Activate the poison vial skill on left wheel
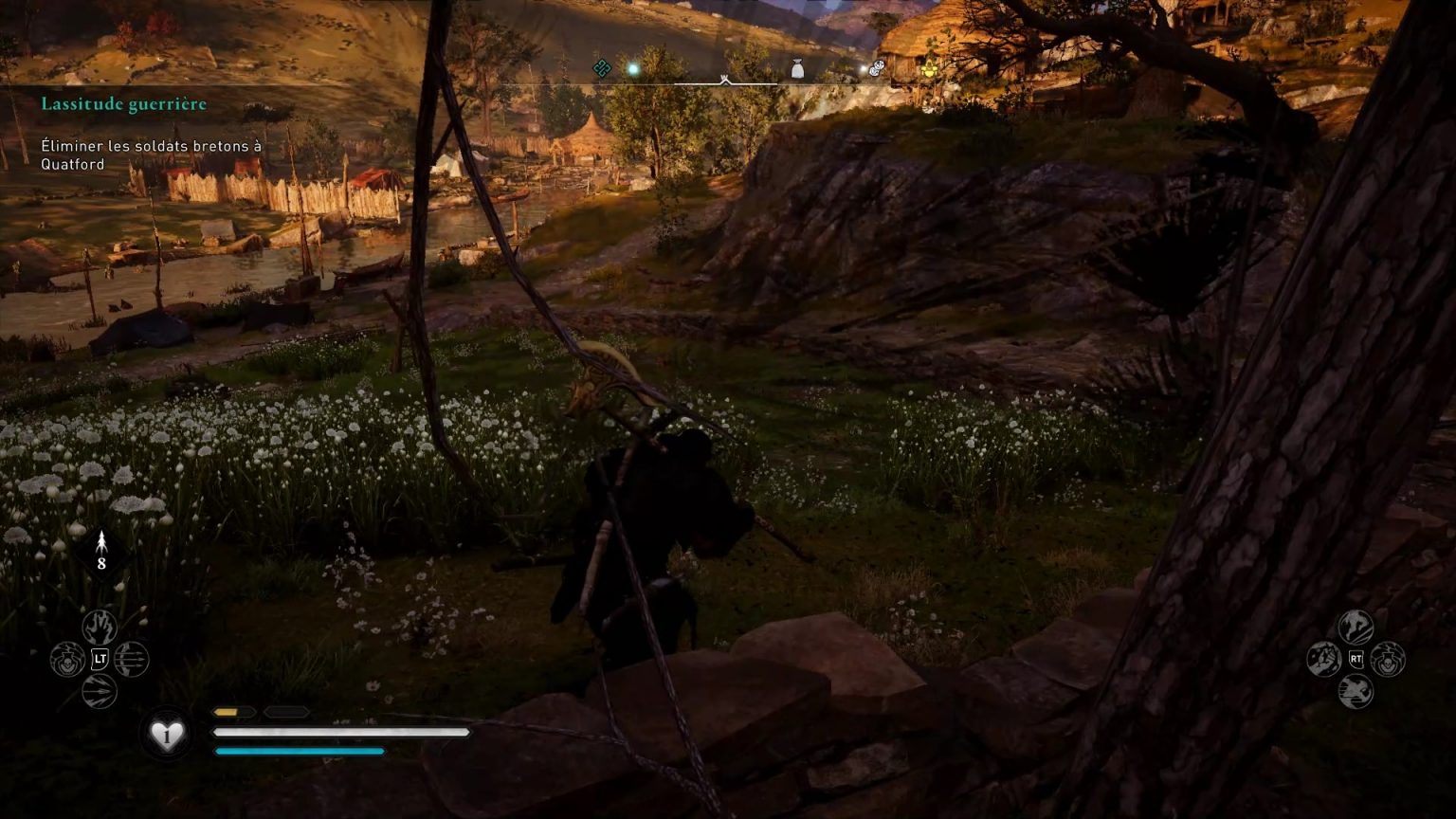Screen dimensions: 1456x819 67,658
